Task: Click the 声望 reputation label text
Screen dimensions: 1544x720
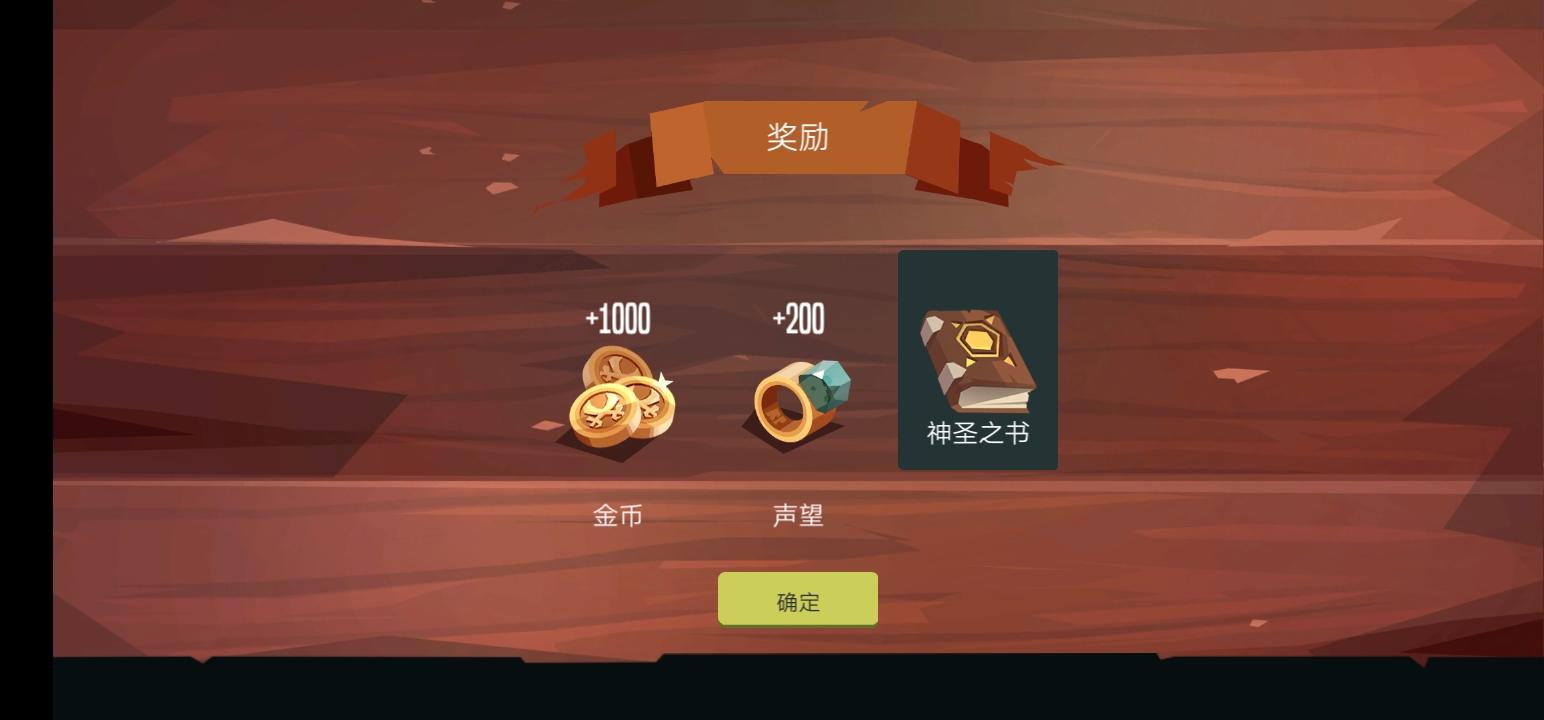Action: pos(795,517)
